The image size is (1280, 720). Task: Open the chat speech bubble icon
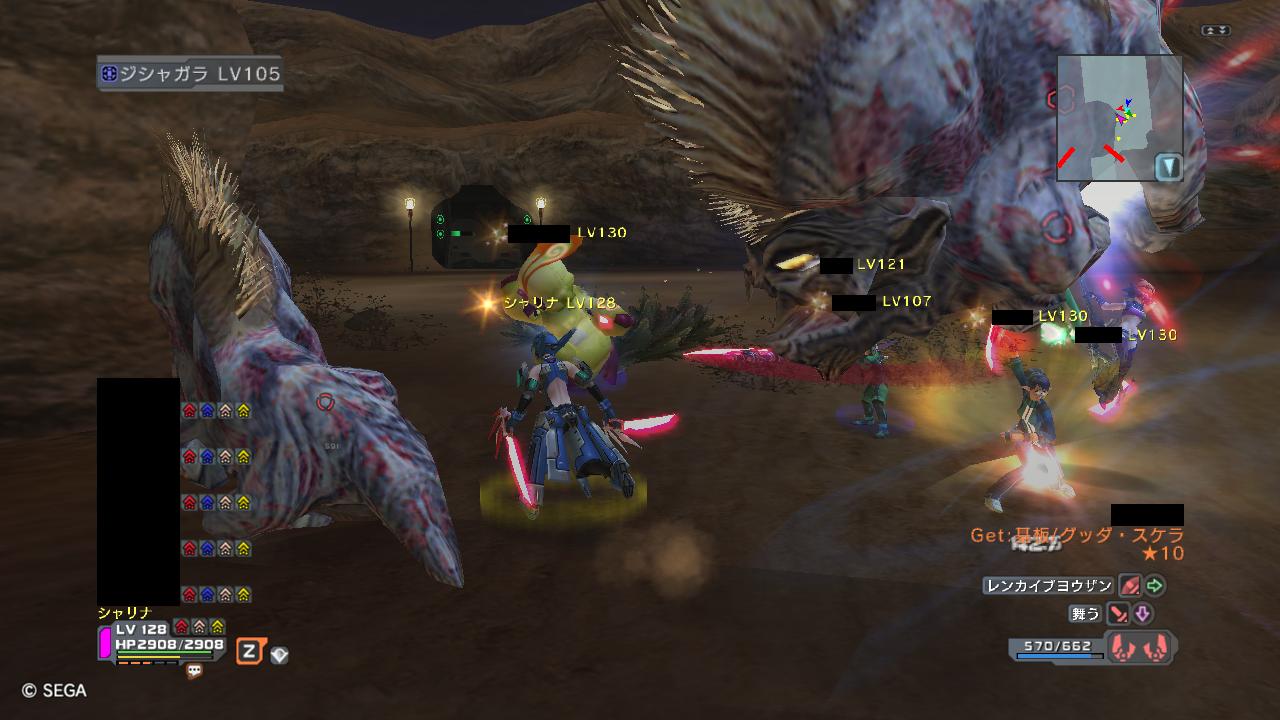coord(195,672)
